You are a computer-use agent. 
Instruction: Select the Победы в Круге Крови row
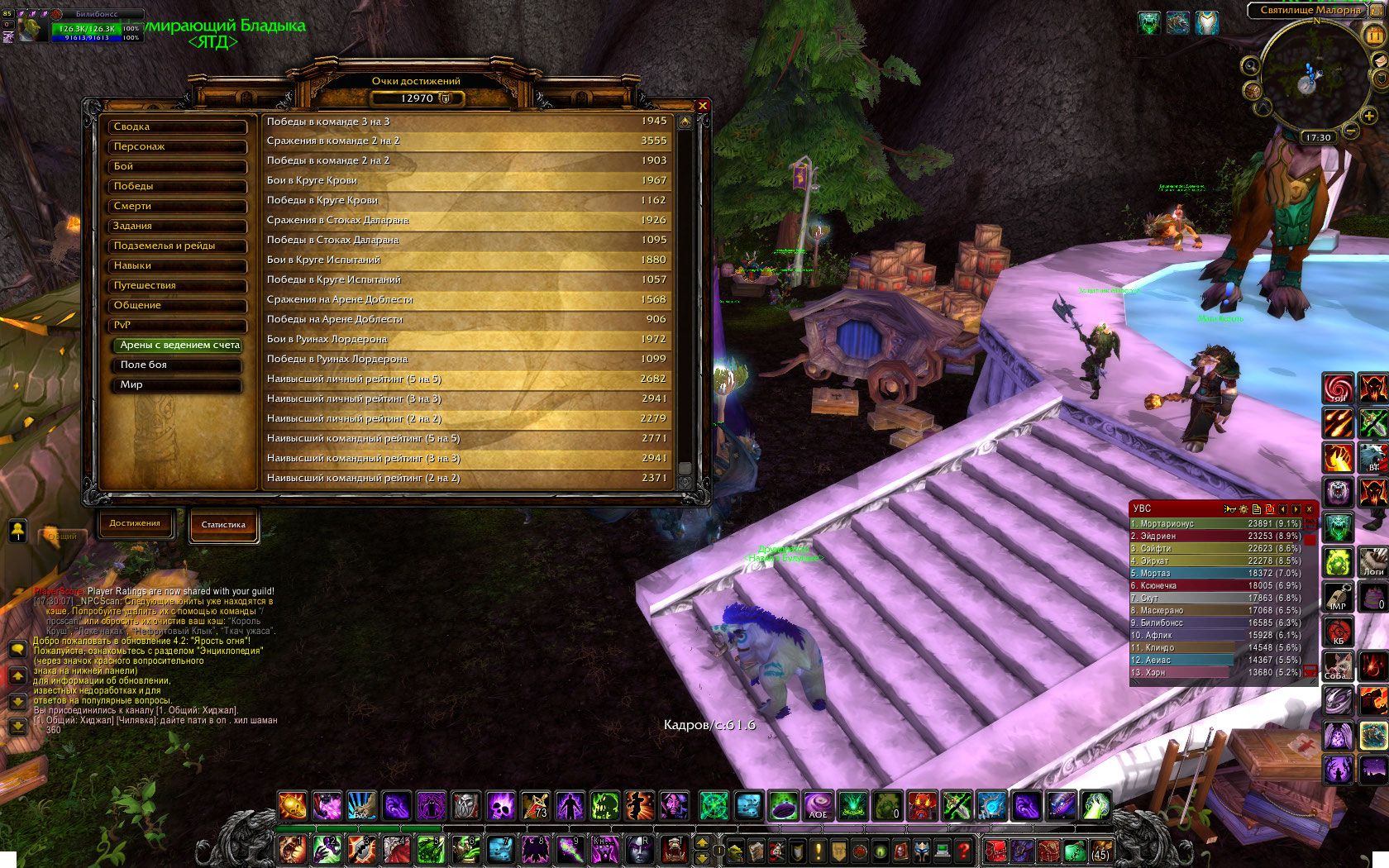tap(466, 201)
